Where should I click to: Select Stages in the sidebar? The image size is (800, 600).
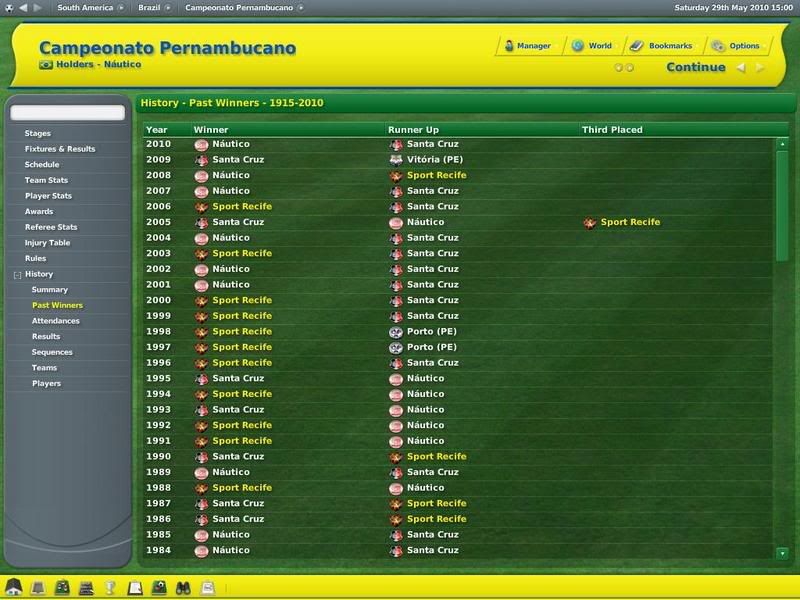click(x=38, y=133)
